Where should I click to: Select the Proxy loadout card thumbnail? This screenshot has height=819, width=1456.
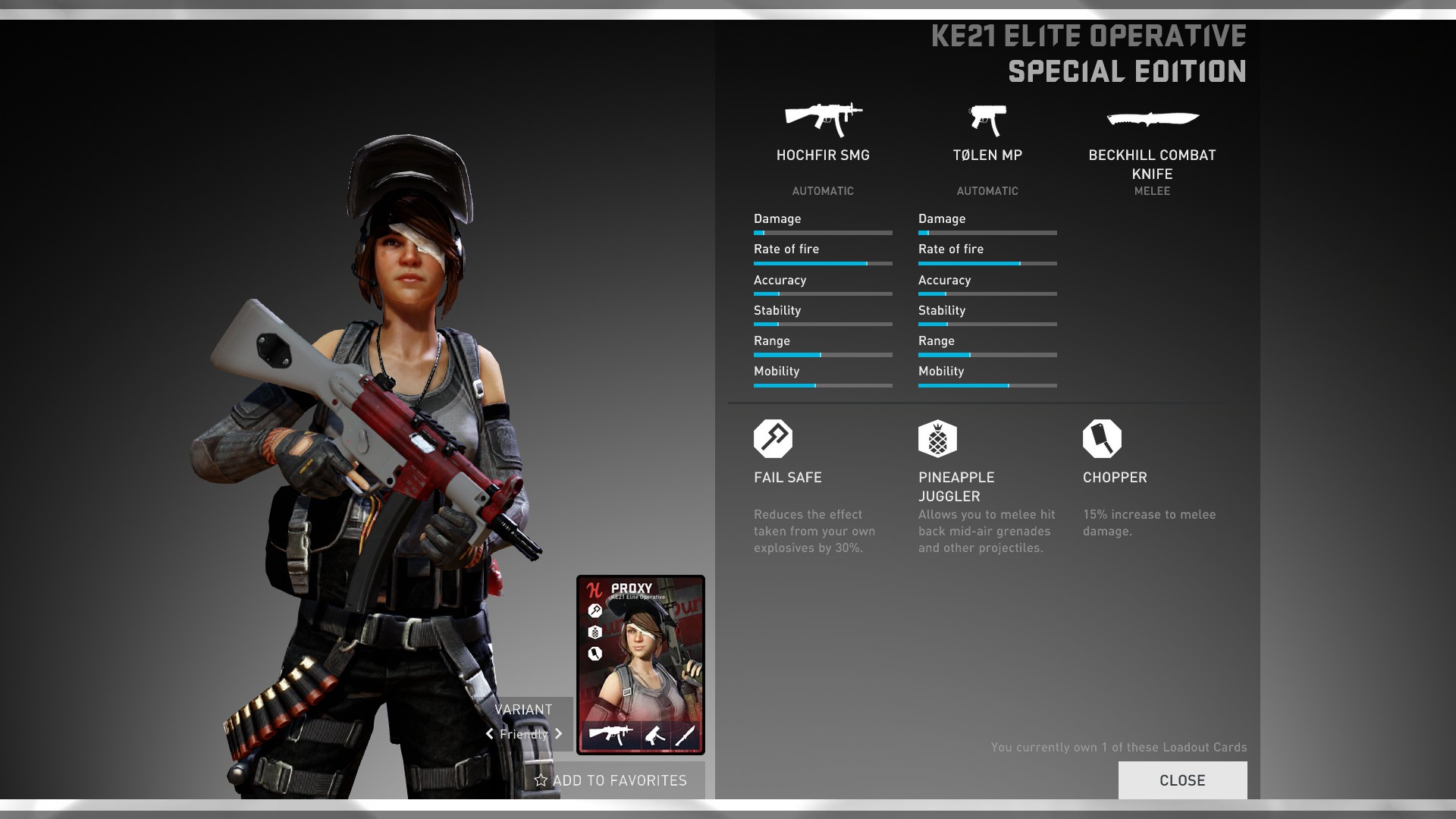coord(641,665)
